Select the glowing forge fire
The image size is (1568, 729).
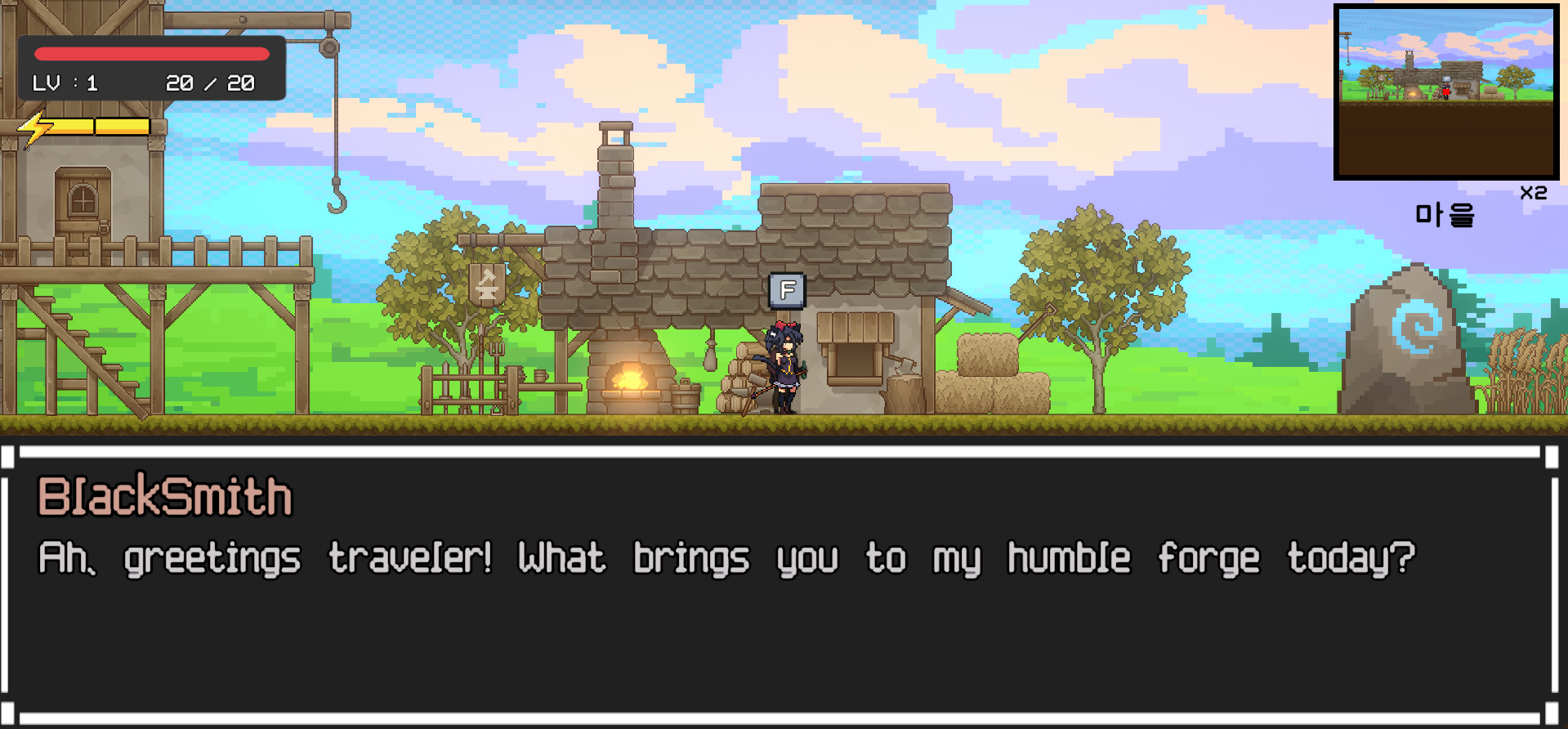point(629,380)
